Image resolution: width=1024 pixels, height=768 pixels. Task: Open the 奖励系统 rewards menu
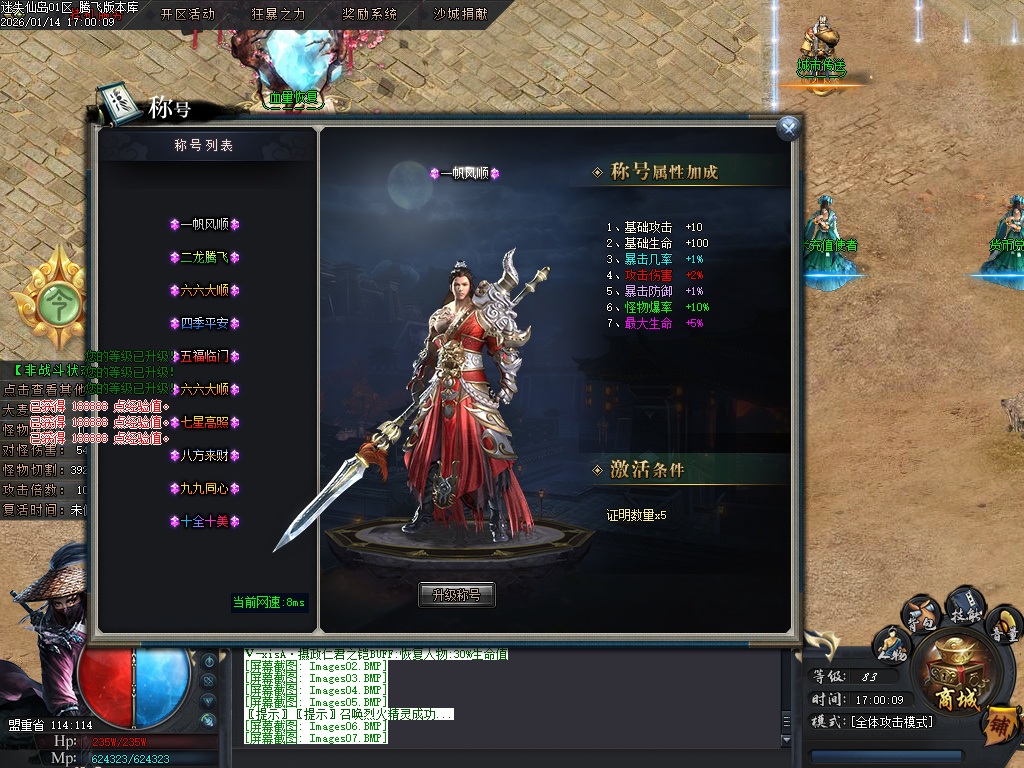tap(369, 14)
